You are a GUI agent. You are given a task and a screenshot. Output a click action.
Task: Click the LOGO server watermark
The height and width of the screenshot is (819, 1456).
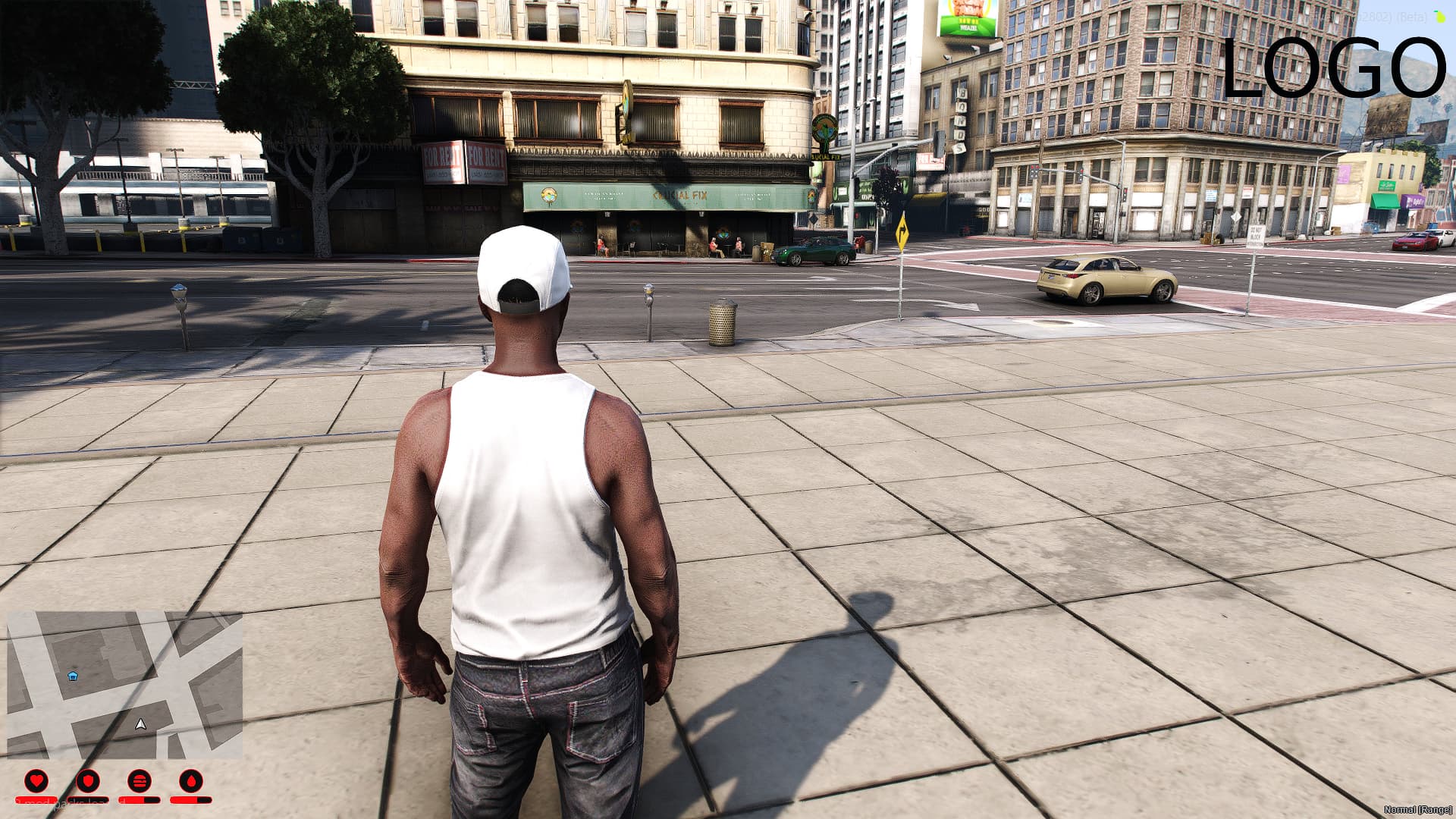coord(1333,68)
